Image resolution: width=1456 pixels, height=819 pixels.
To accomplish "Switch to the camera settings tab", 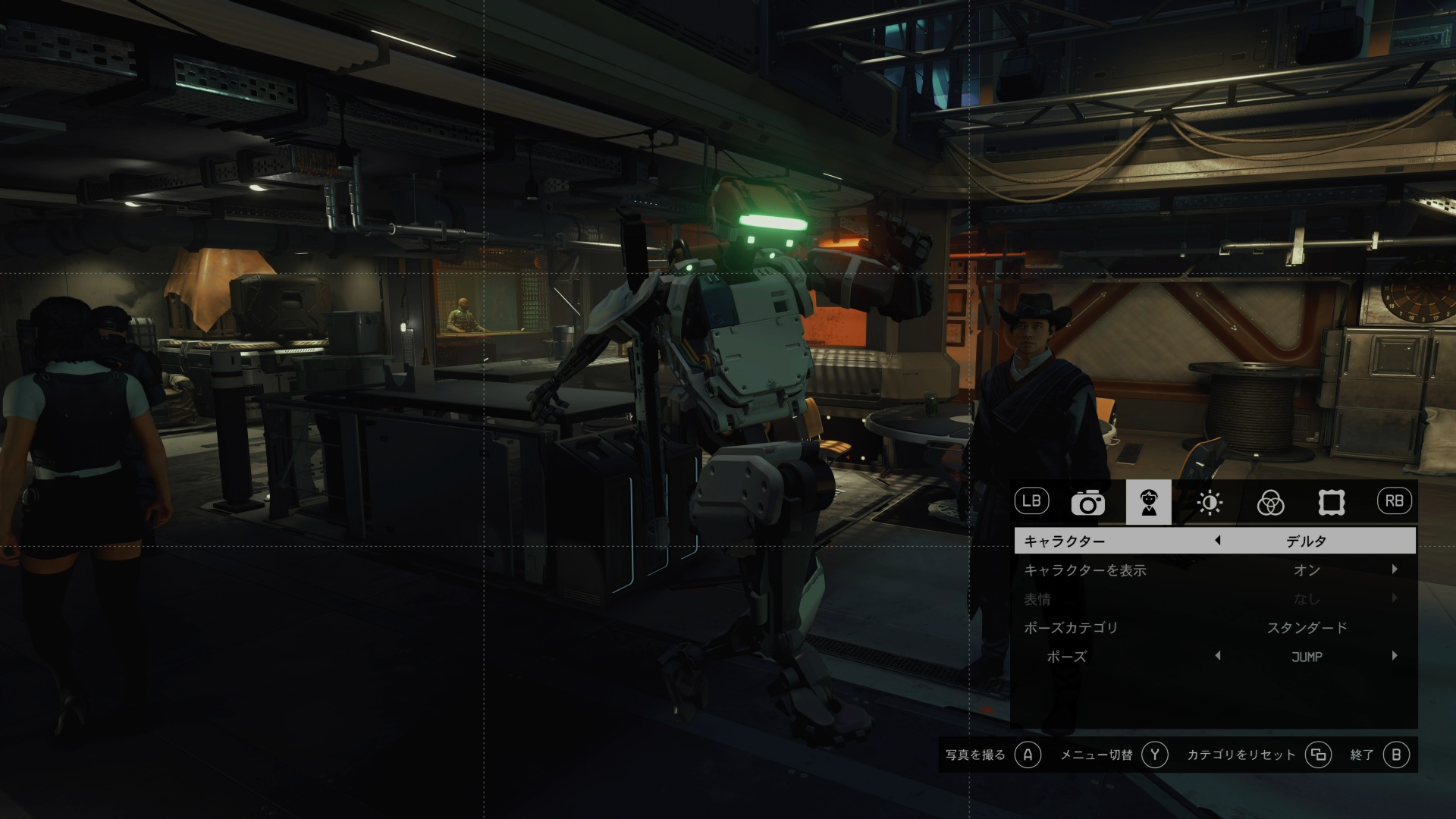I will tap(1087, 503).
